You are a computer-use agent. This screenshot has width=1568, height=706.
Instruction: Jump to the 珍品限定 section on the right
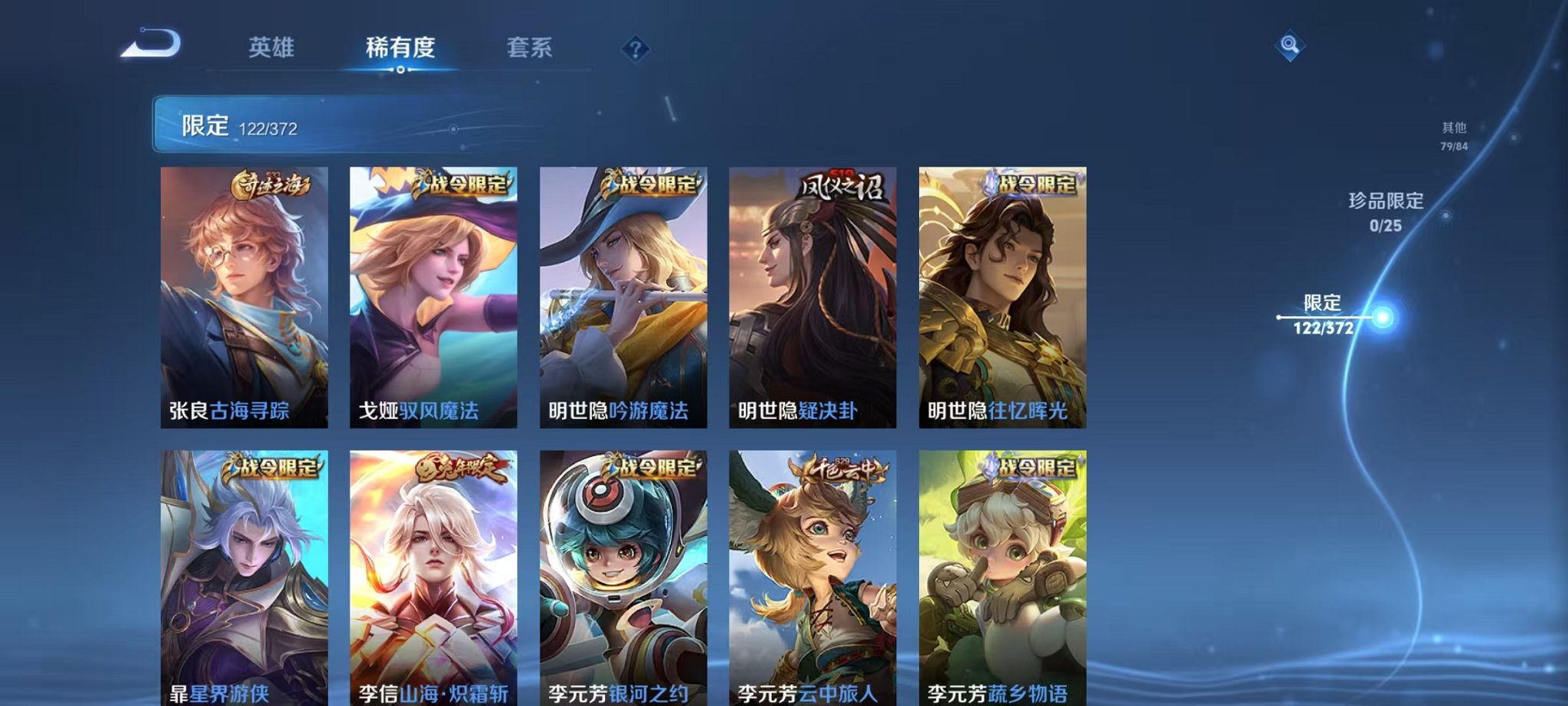[x=1388, y=215]
